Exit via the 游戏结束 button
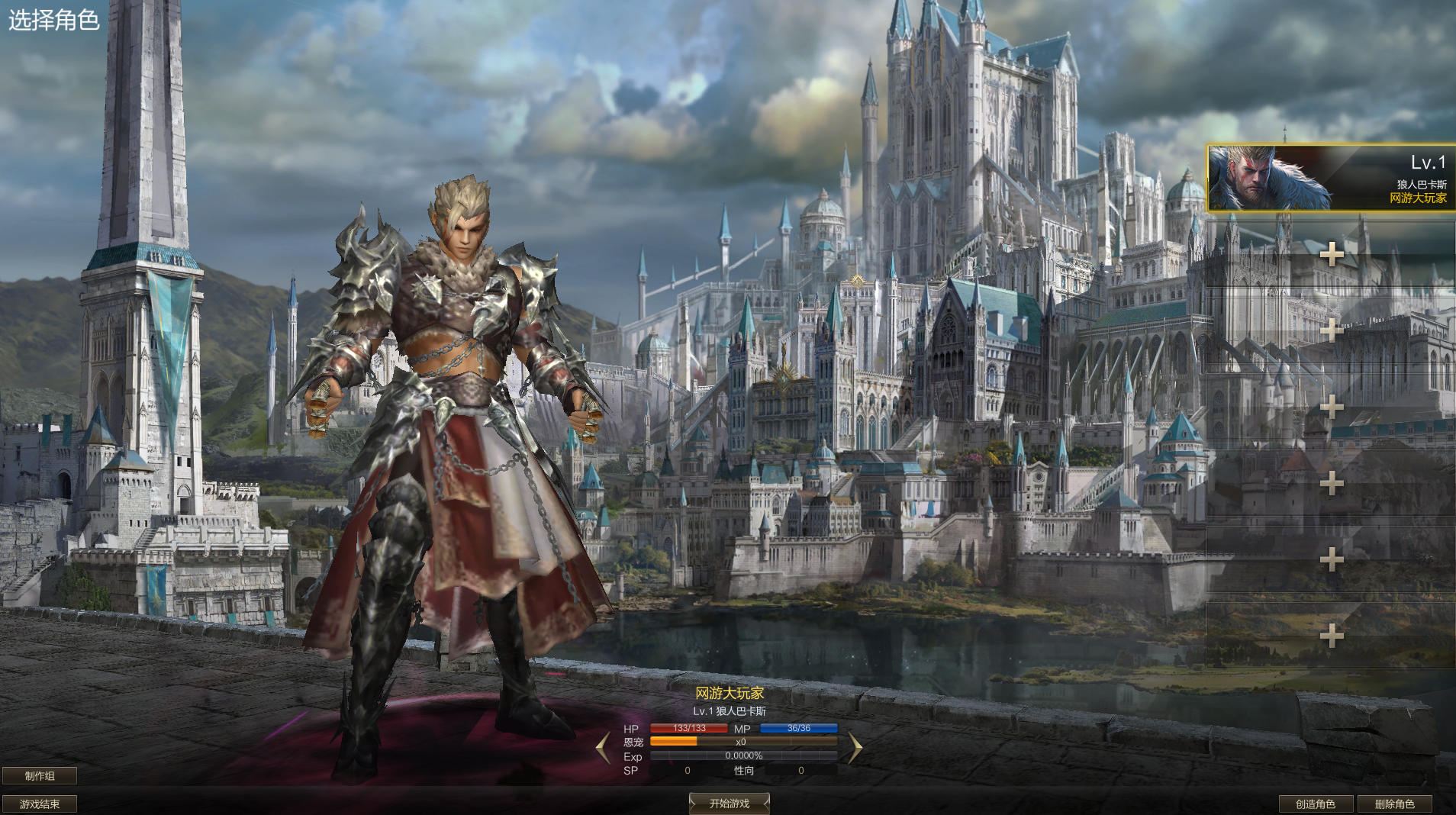 (40, 804)
